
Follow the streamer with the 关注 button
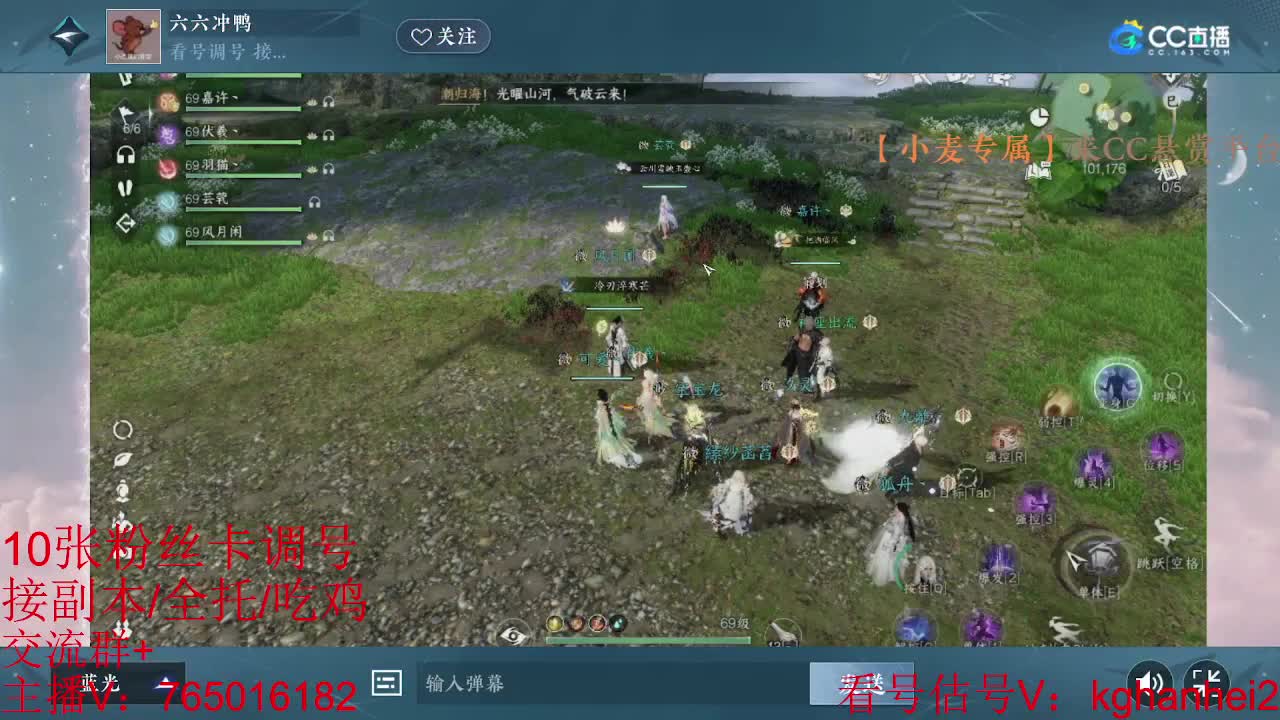tap(443, 37)
